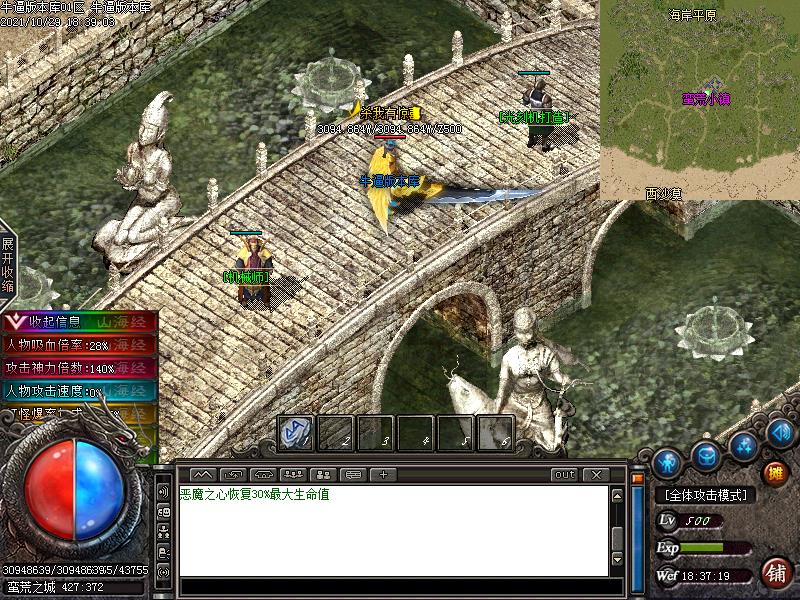Open the 铺 shop button
The height and width of the screenshot is (600, 800).
(x=775, y=572)
